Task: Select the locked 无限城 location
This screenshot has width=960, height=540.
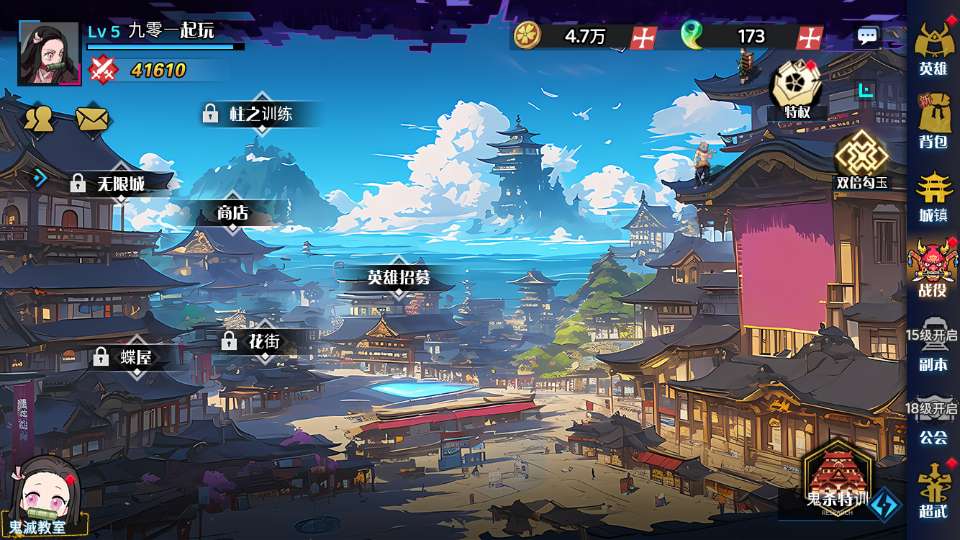Action: click(x=108, y=184)
